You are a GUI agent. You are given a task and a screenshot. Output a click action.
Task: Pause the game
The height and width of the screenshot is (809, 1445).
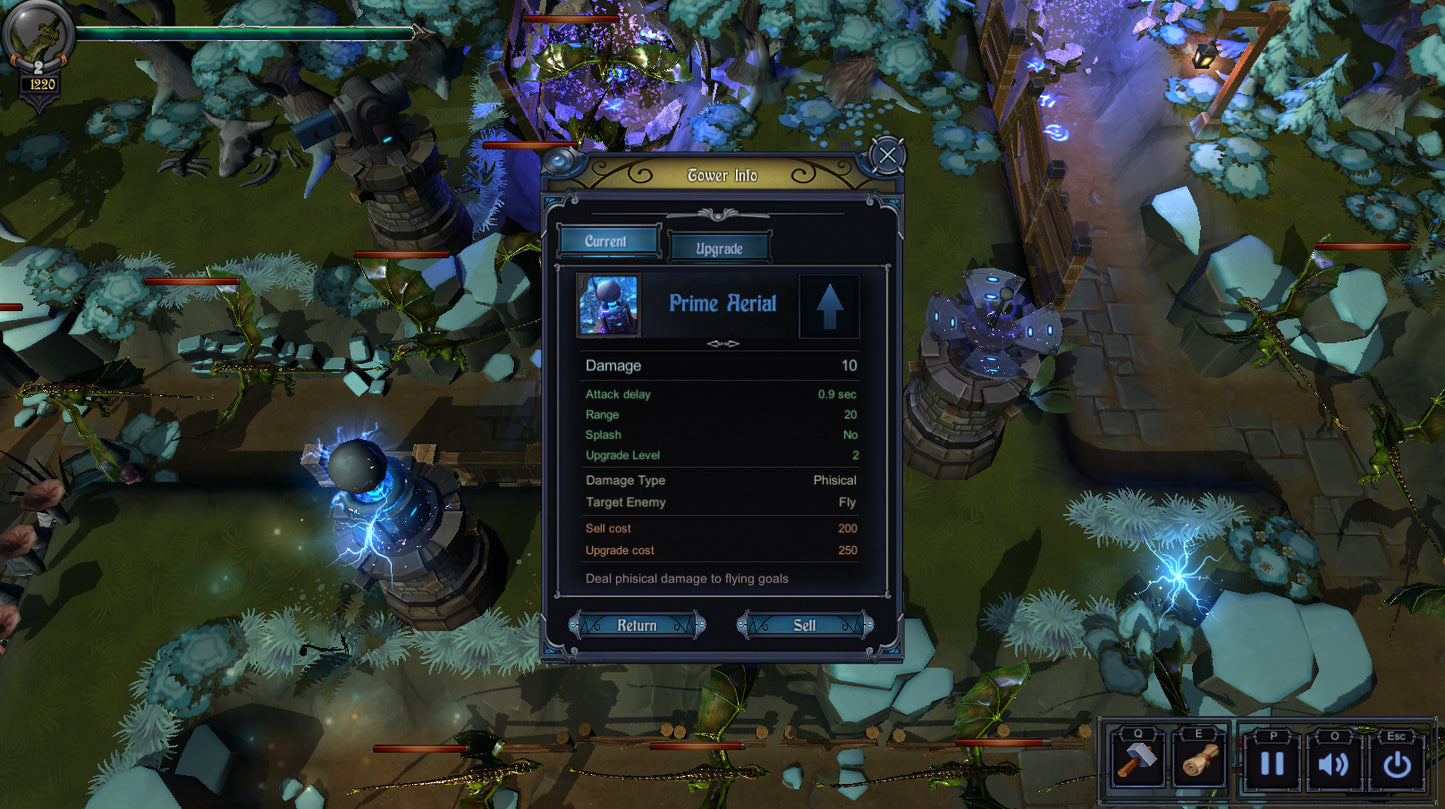coord(1271,765)
